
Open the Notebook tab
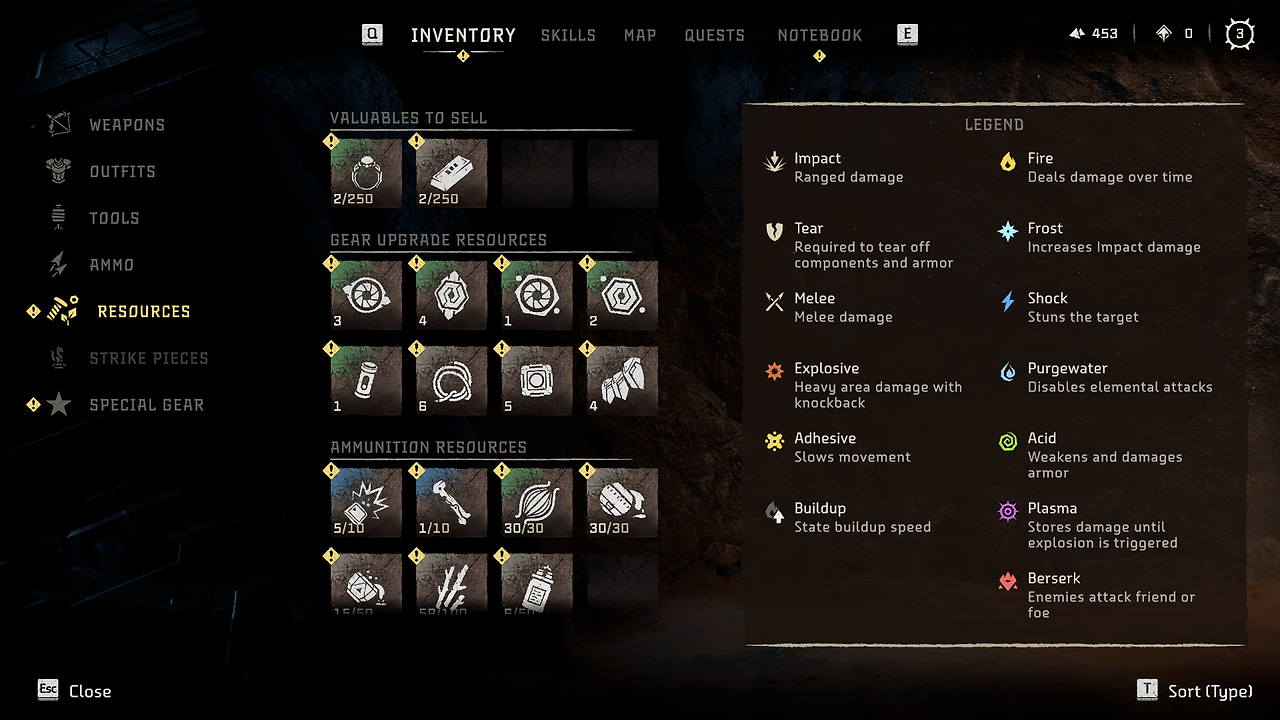819,35
